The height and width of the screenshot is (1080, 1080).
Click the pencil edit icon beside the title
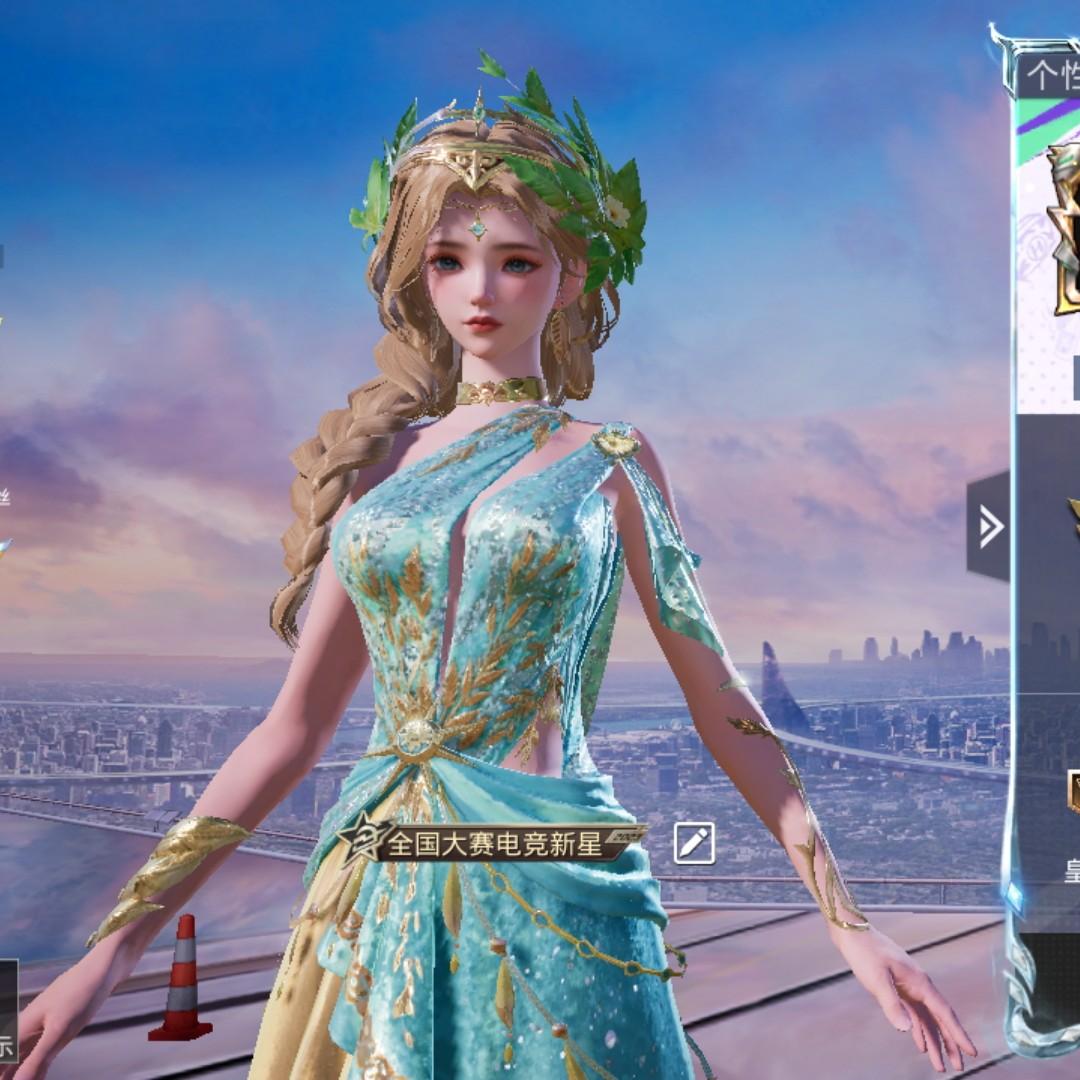pyautogui.click(x=694, y=843)
